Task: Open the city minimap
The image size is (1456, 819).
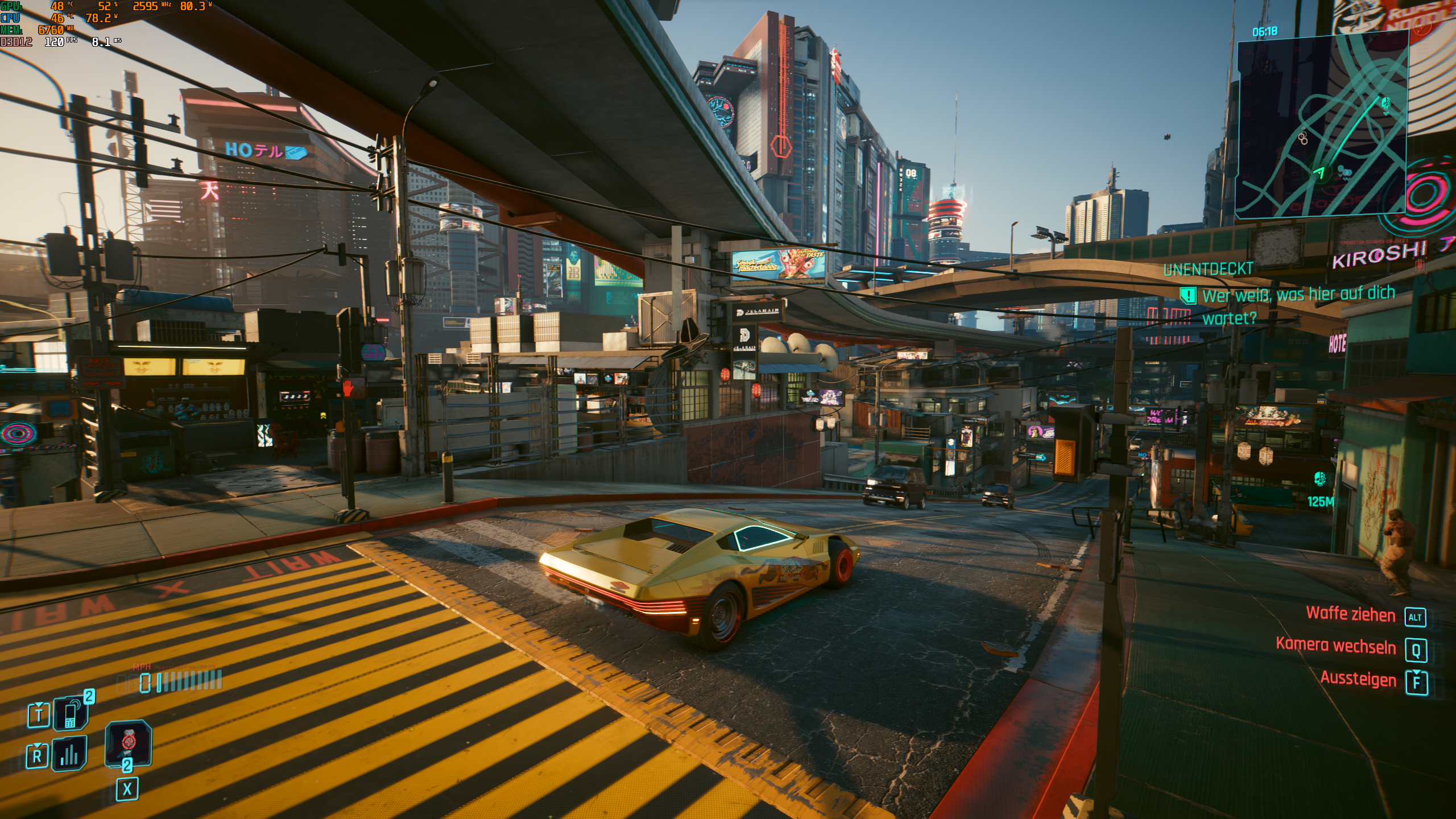Action: tap(1321, 125)
